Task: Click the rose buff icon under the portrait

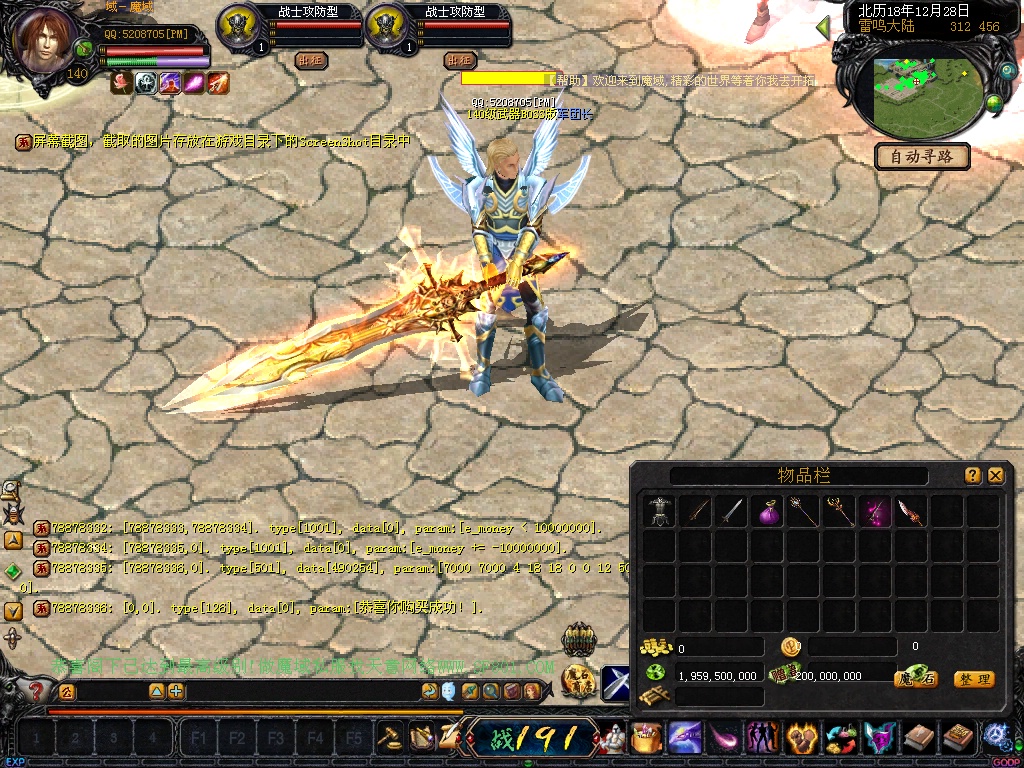Action: point(121,84)
